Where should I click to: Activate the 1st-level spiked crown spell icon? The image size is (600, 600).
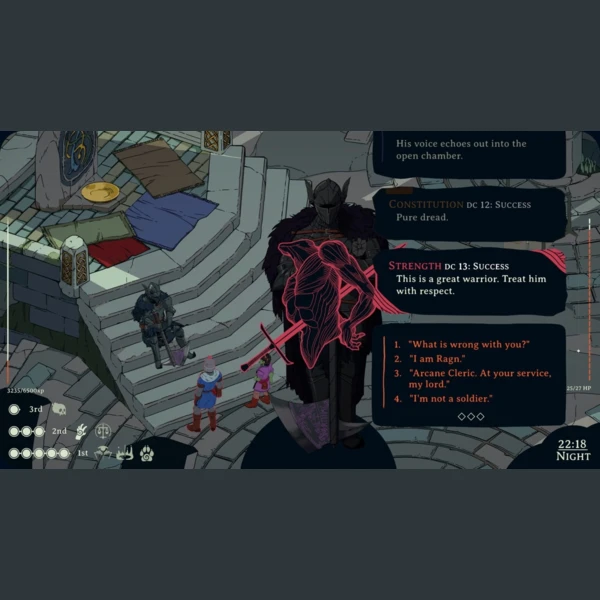pos(125,453)
